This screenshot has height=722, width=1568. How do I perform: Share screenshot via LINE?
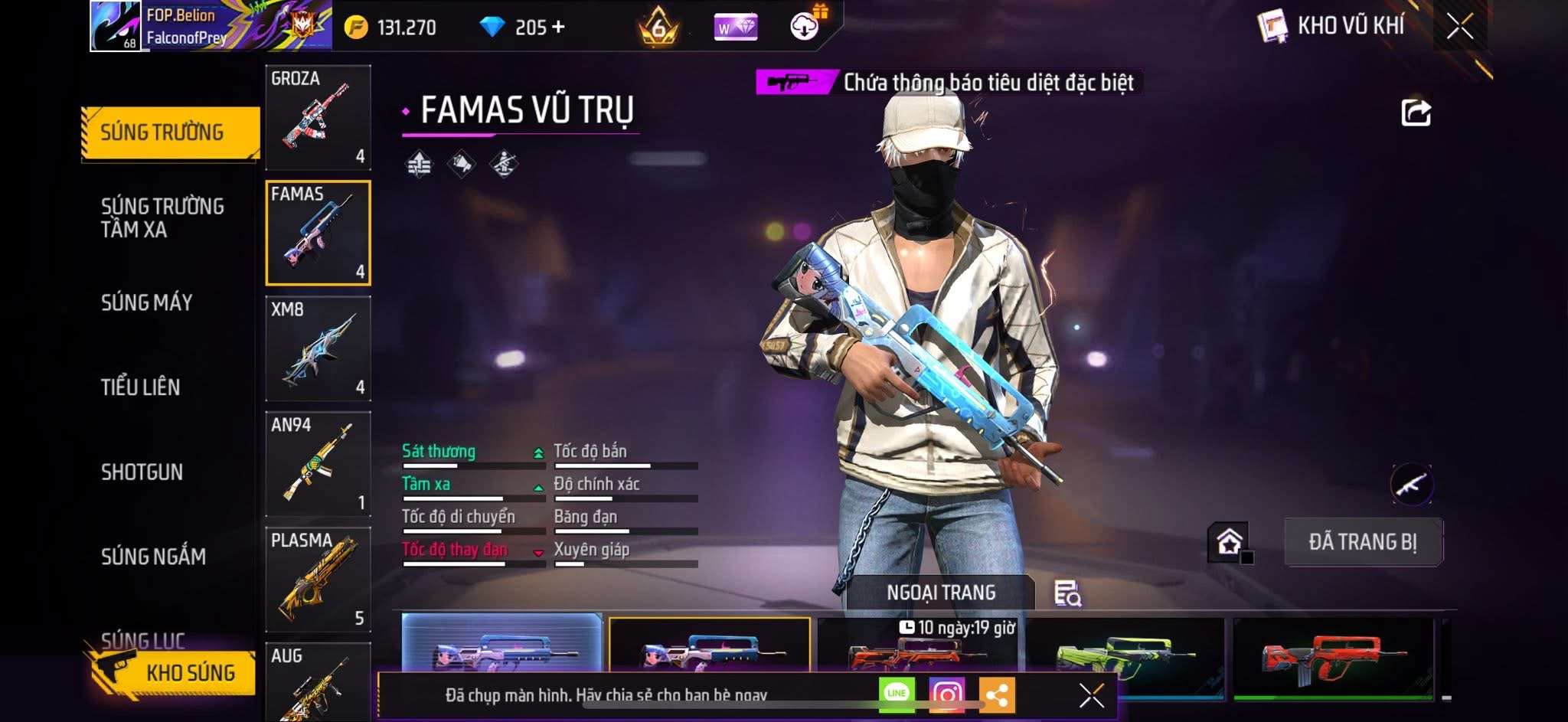tap(897, 694)
